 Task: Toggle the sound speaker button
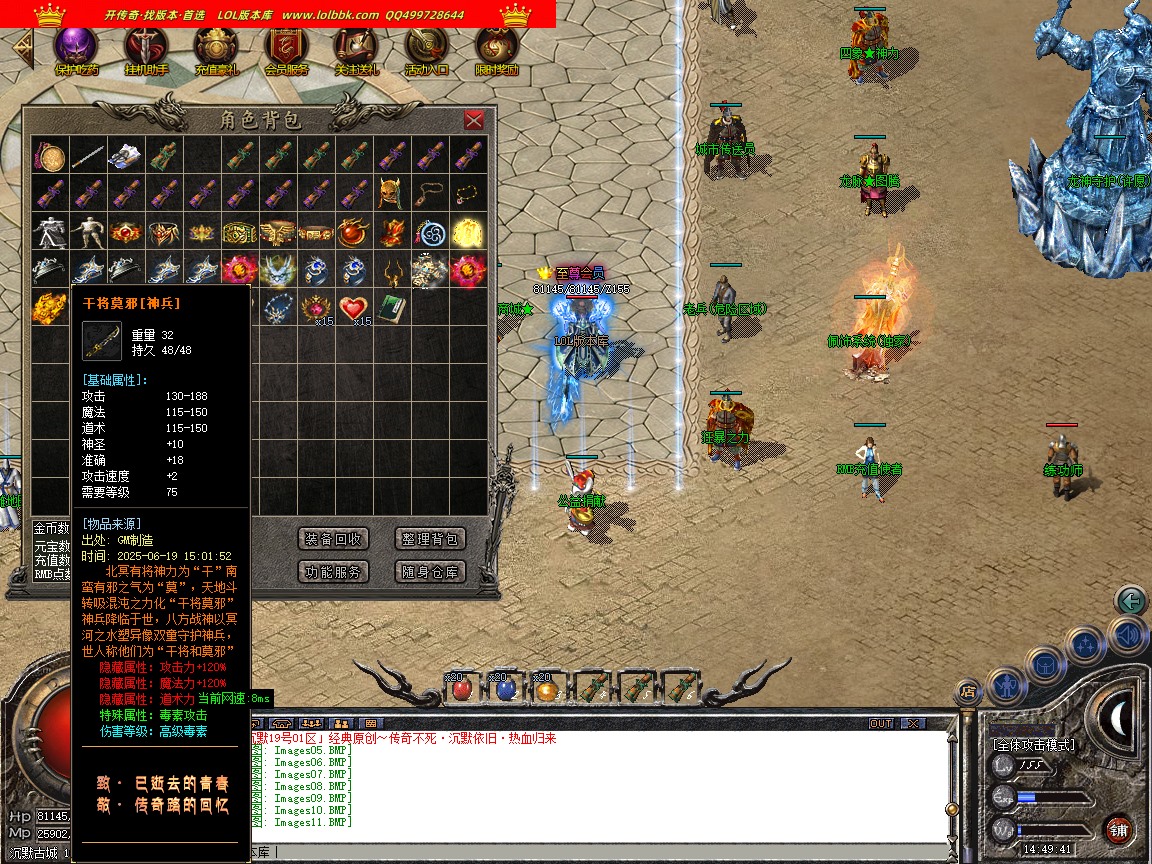tap(1127, 636)
